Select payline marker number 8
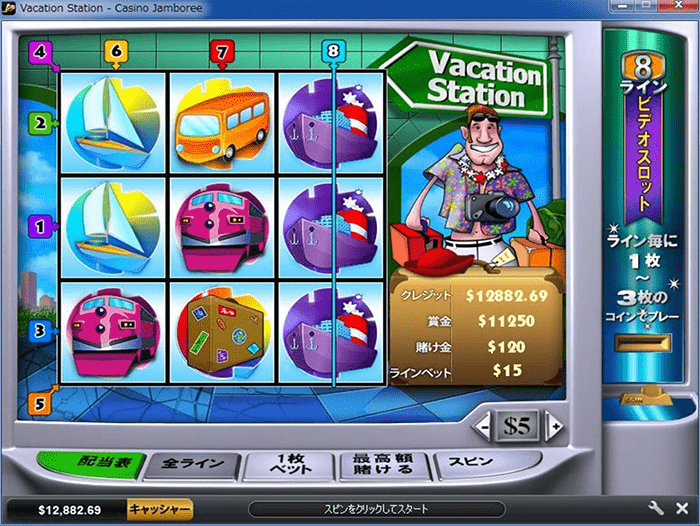Image resolution: width=700 pixels, height=526 pixels. 333,49
